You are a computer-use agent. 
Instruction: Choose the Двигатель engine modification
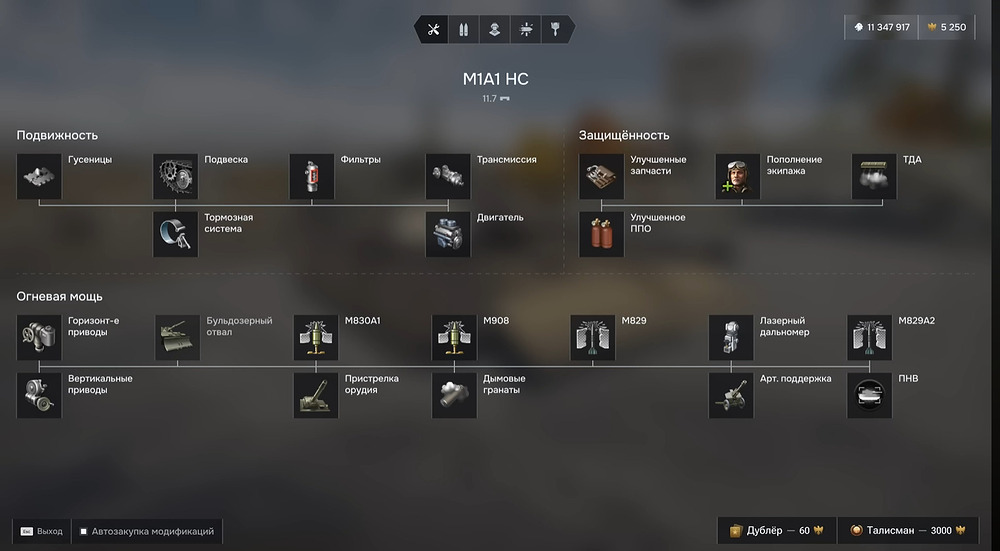pyautogui.click(x=448, y=234)
